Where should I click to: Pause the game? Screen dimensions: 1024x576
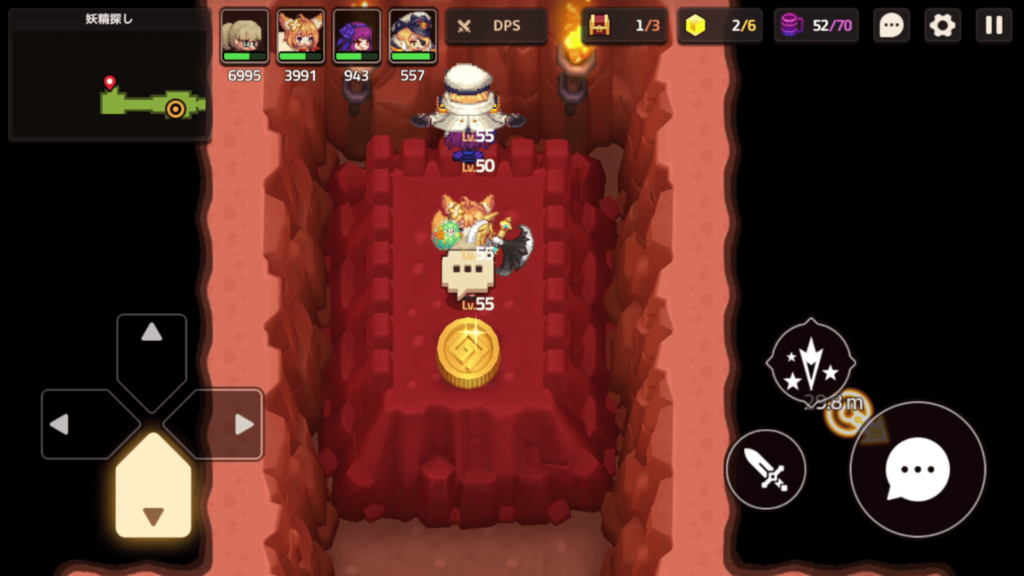pos(994,26)
